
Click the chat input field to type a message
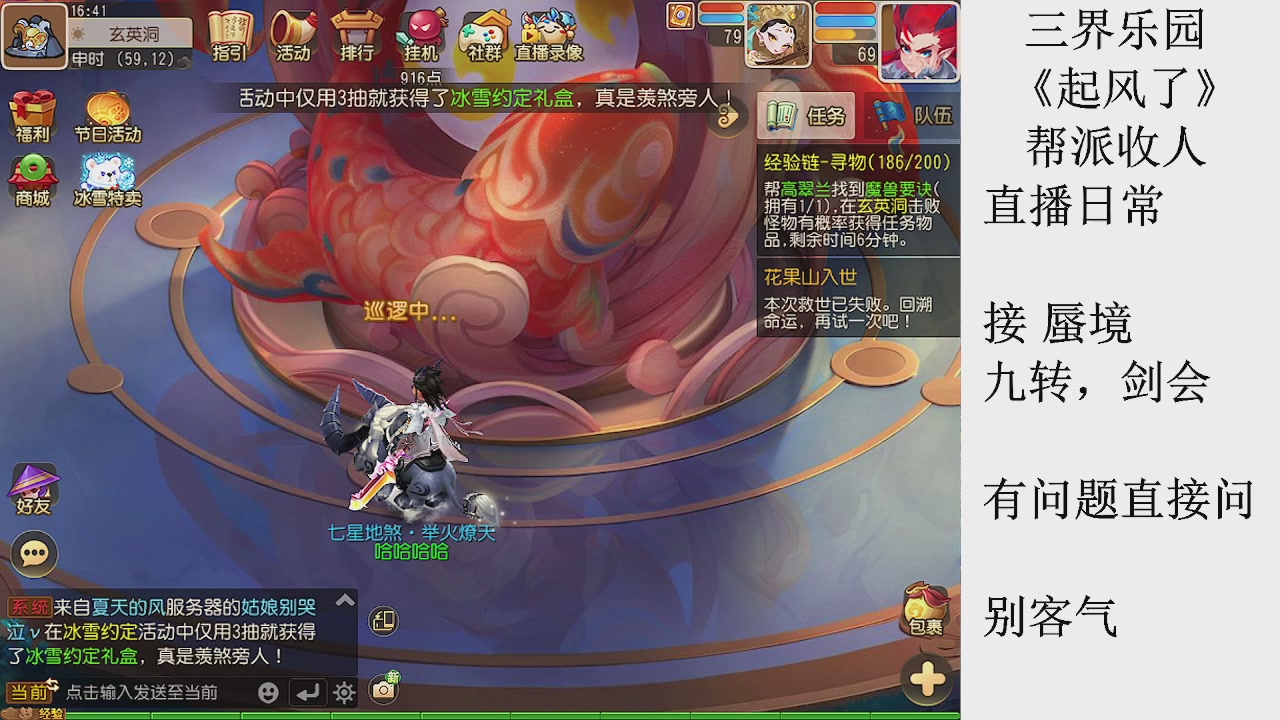coord(150,690)
